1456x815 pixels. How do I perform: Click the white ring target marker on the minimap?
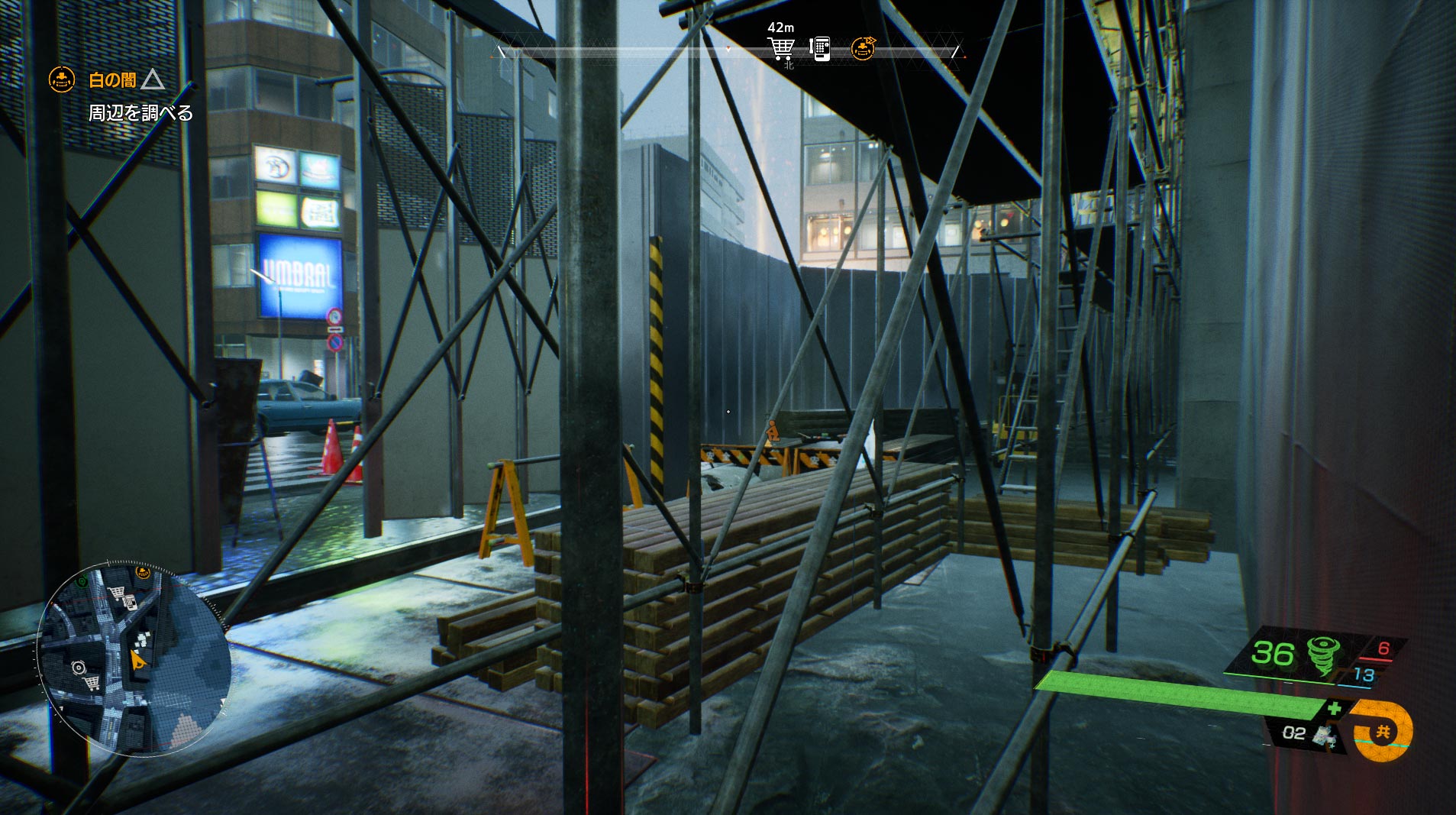78,668
